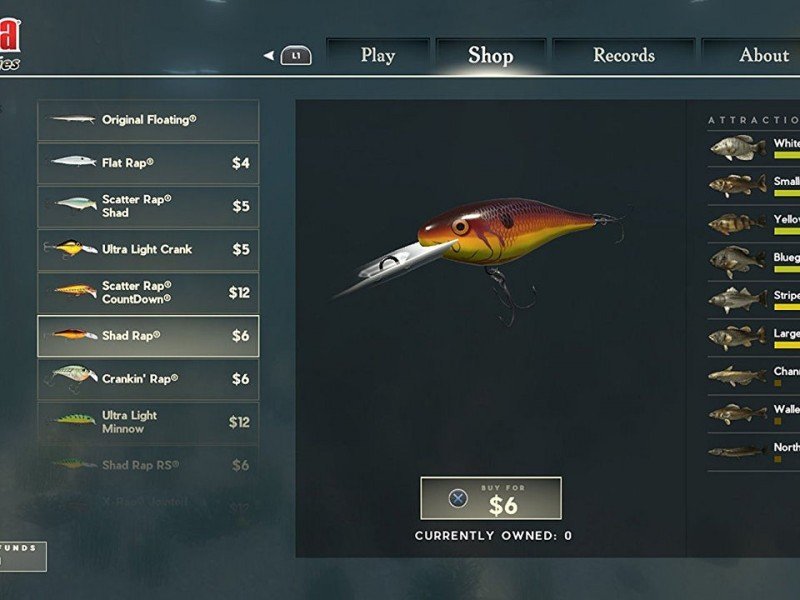Pick the Crankin' Rap lure

pyautogui.click(x=148, y=379)
